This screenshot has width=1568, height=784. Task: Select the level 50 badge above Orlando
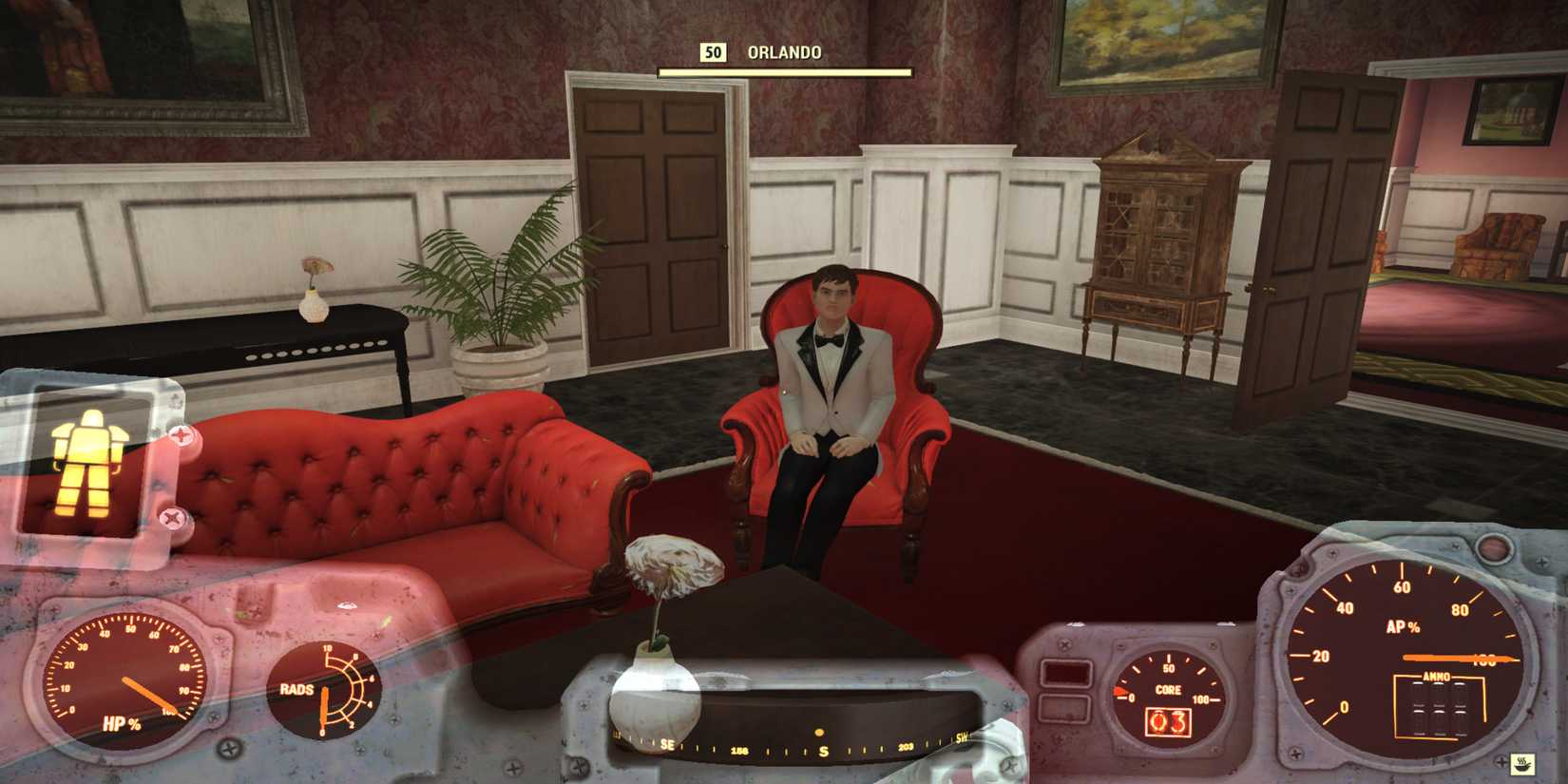pyautogui.click(x=714, y=53)
